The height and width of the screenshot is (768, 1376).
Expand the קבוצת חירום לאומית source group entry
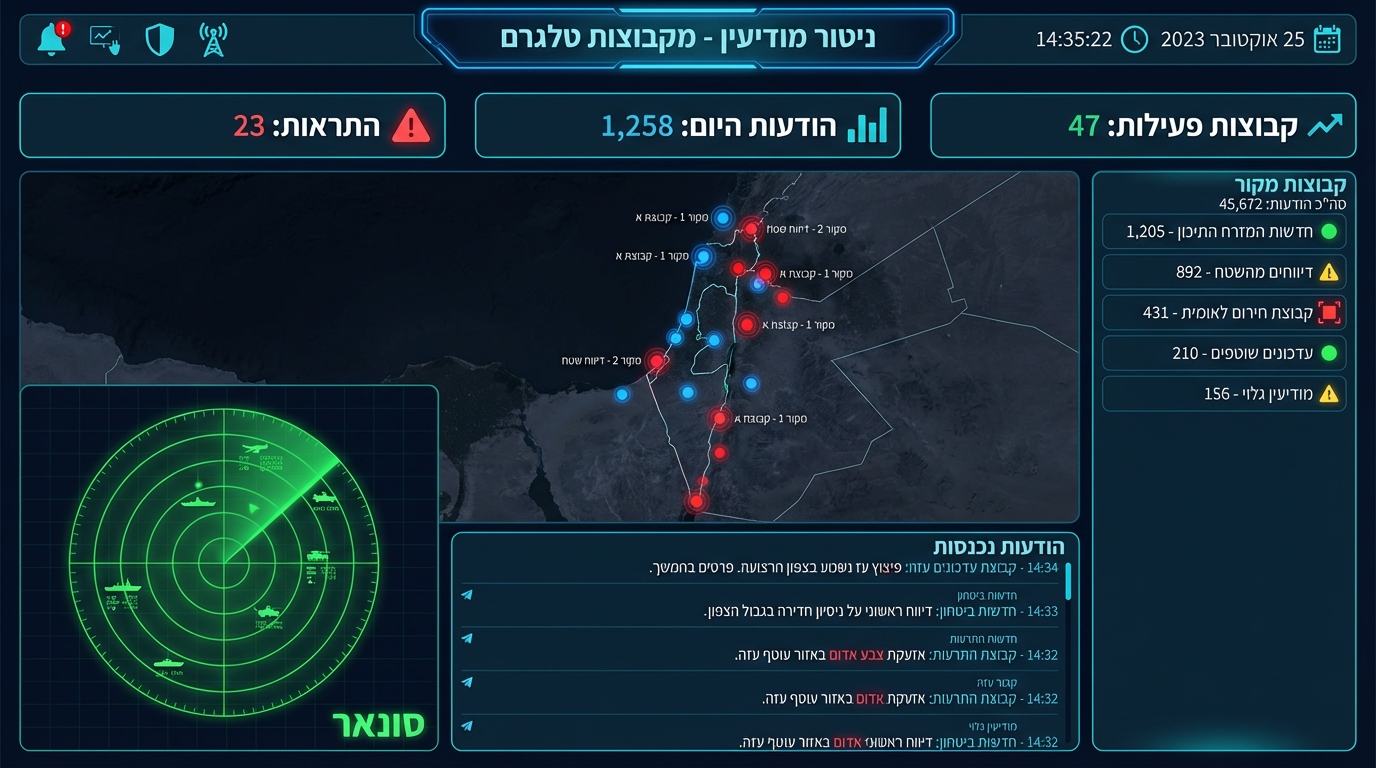[1224, 312]
